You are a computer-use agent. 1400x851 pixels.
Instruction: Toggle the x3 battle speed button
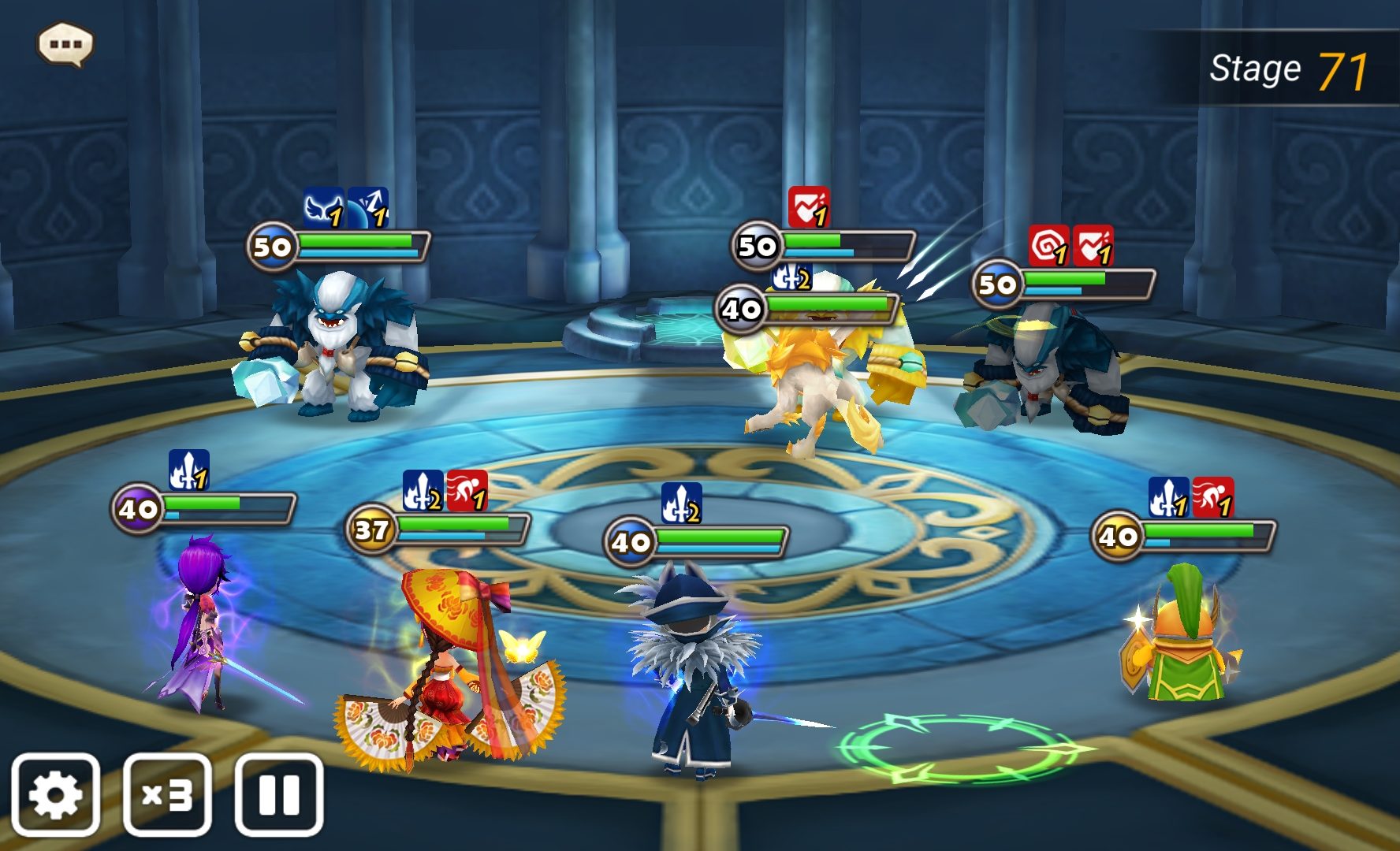click(167, 794)
